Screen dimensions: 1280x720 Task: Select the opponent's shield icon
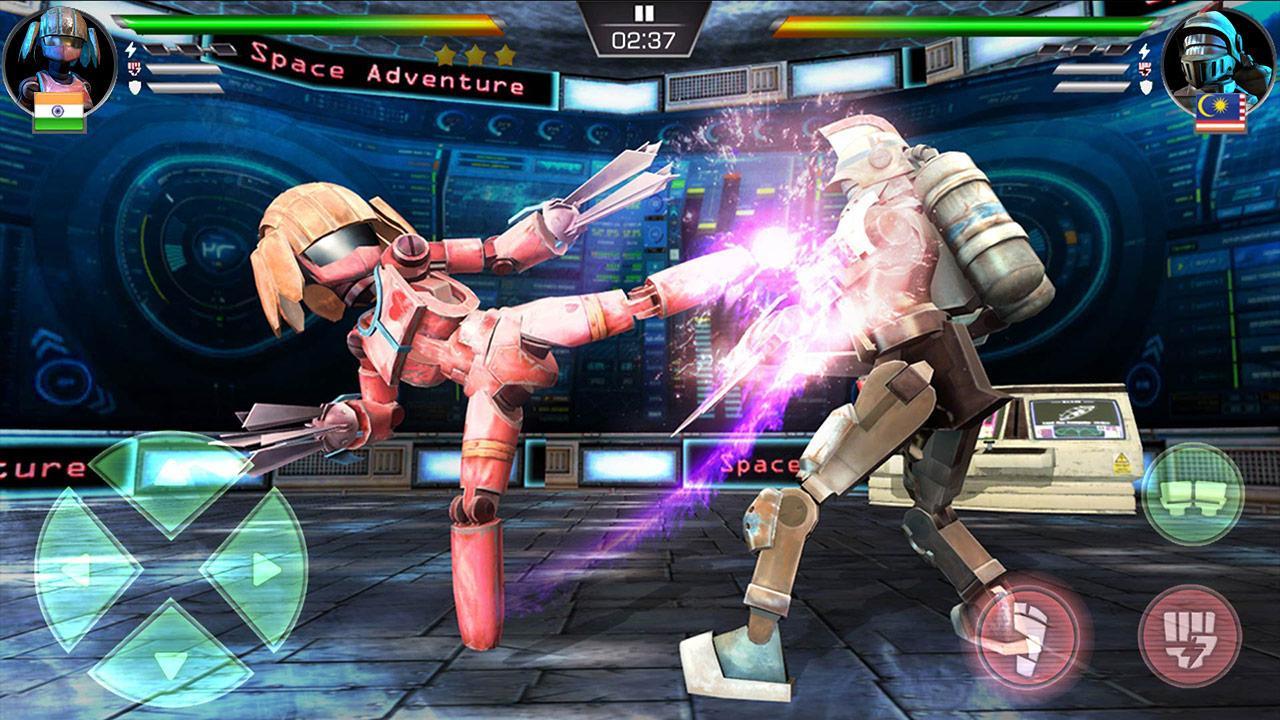pyautogui.click(x=1146, y=87)
